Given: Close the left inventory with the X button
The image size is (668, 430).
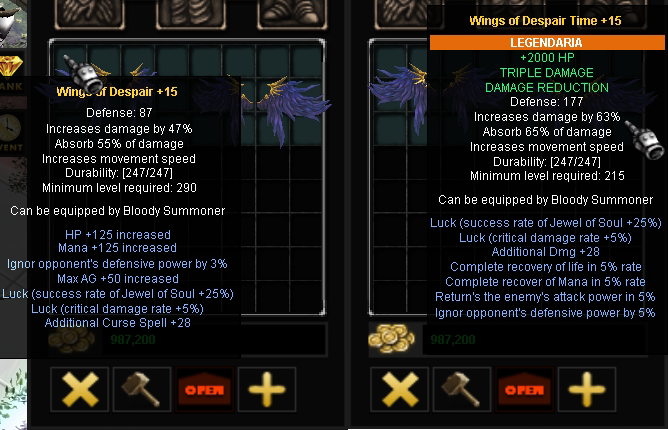Looking at the screenshot, I should (80, 388).
